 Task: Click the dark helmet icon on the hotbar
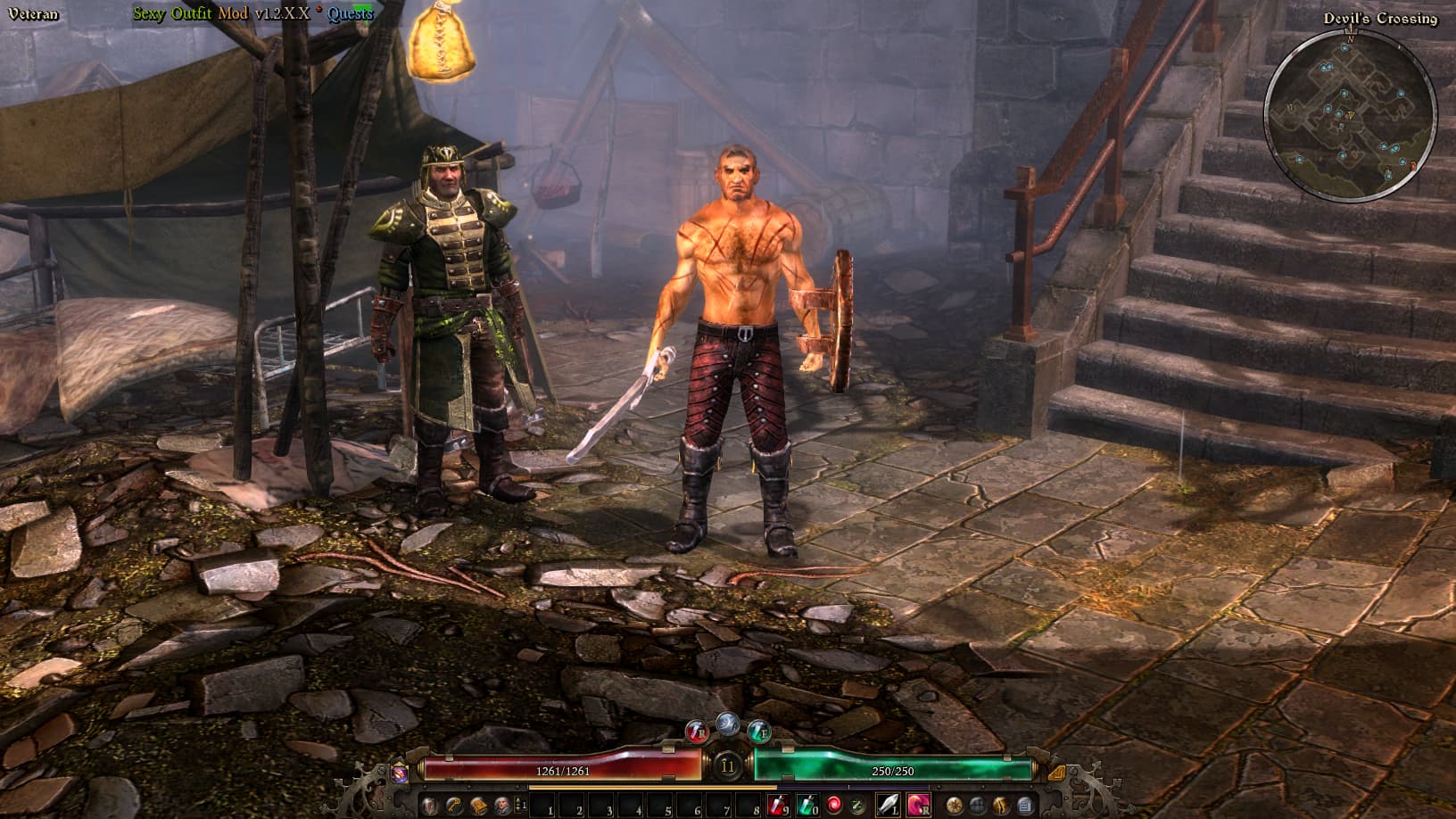point(978,806)
